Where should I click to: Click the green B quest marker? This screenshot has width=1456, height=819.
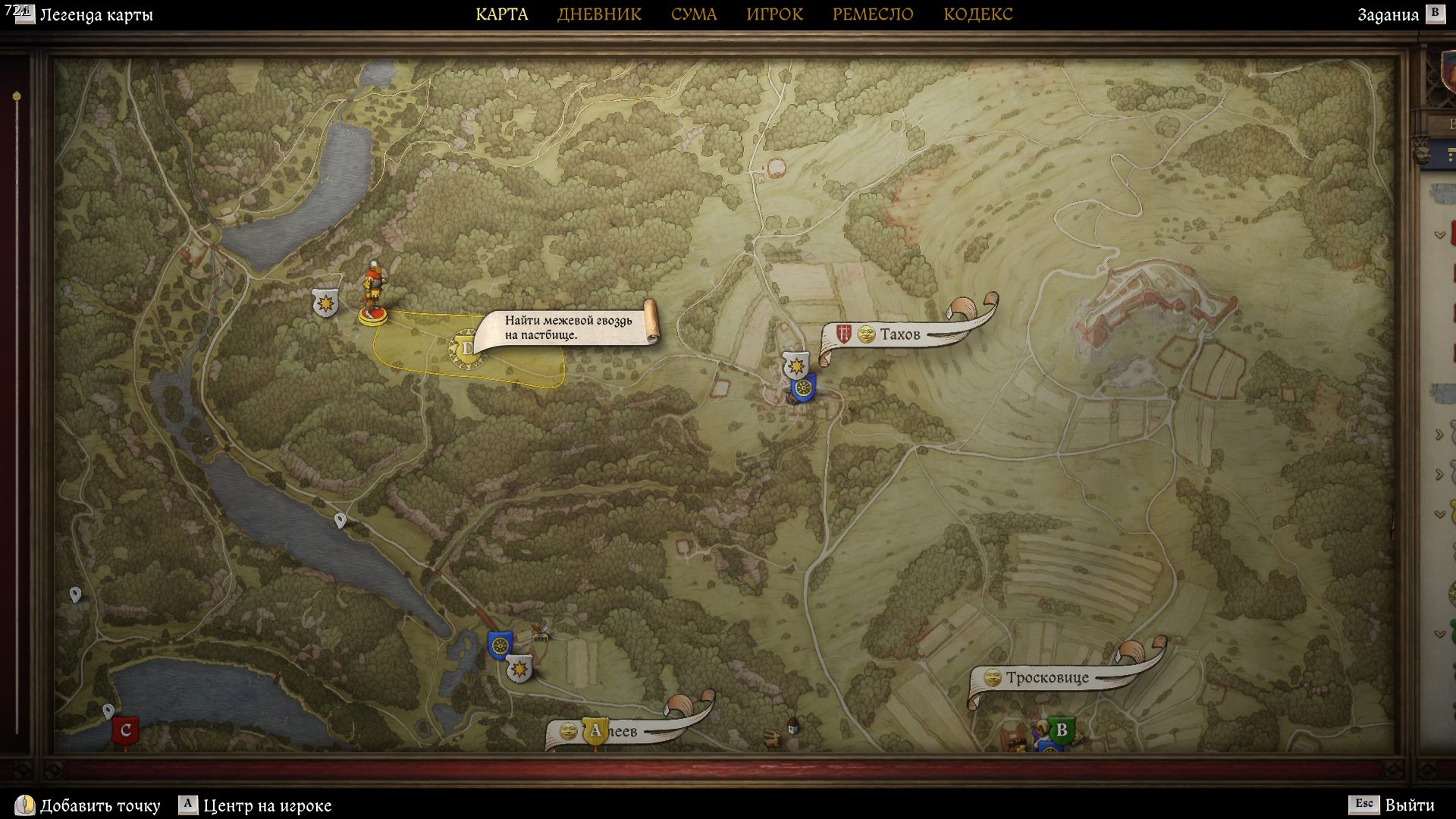pos(1061,730)
